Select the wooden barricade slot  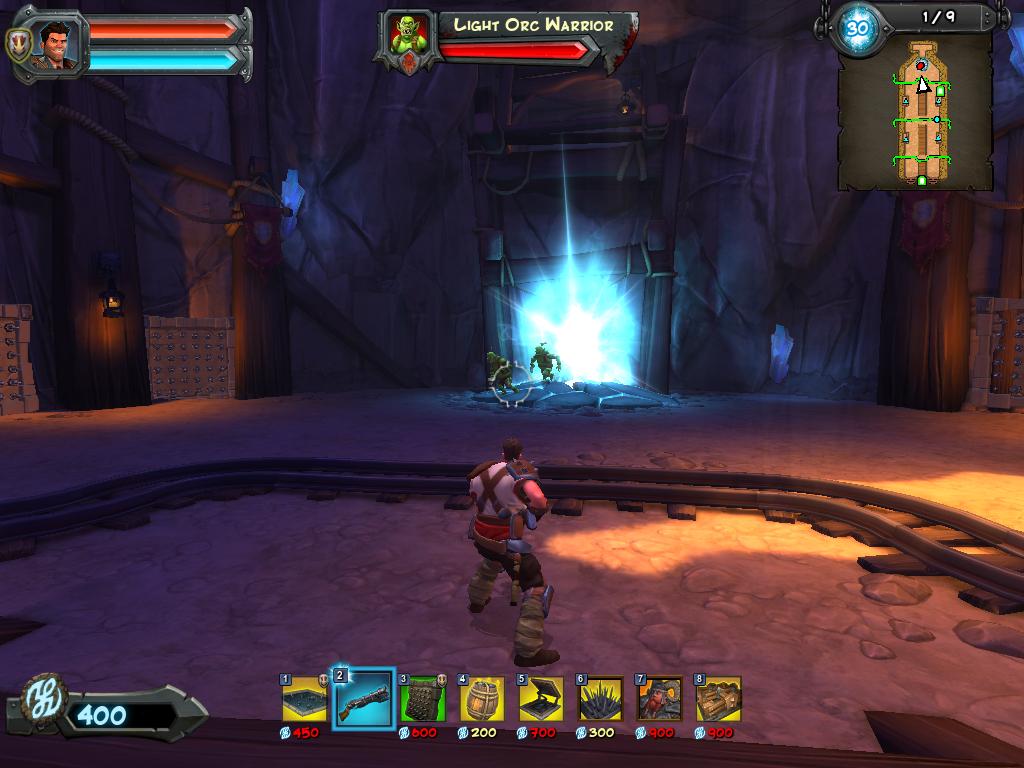tap(718, 699)
